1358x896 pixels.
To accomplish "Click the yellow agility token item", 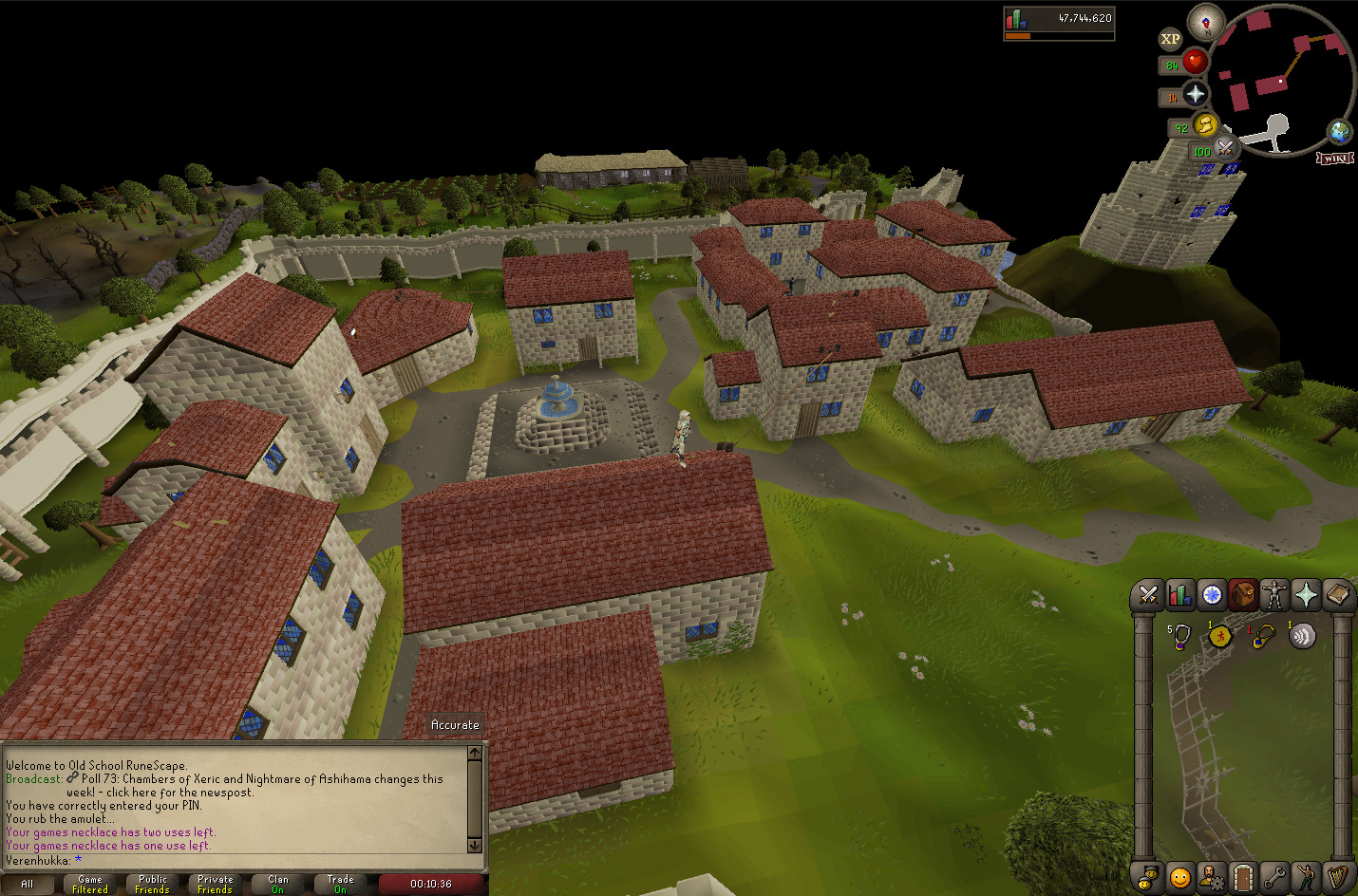I will 1220,636.
